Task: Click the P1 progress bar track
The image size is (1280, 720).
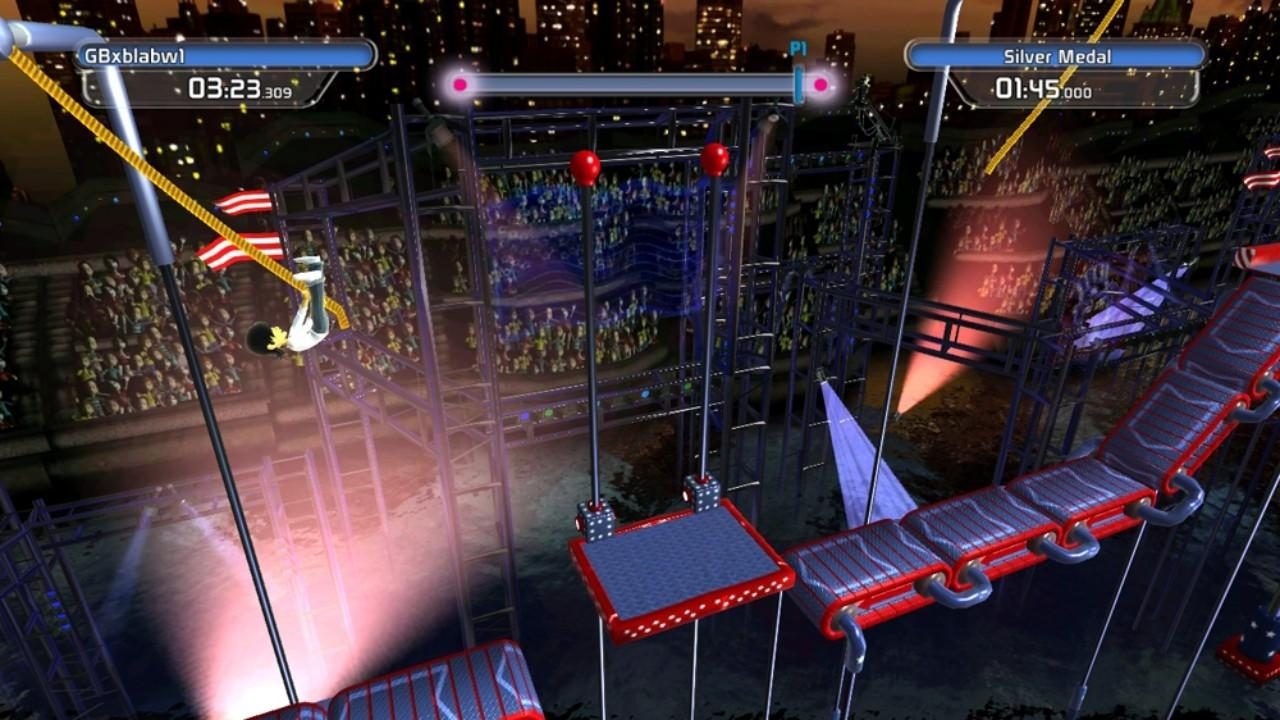Action: pyautogui.click(x=640, y=84)
